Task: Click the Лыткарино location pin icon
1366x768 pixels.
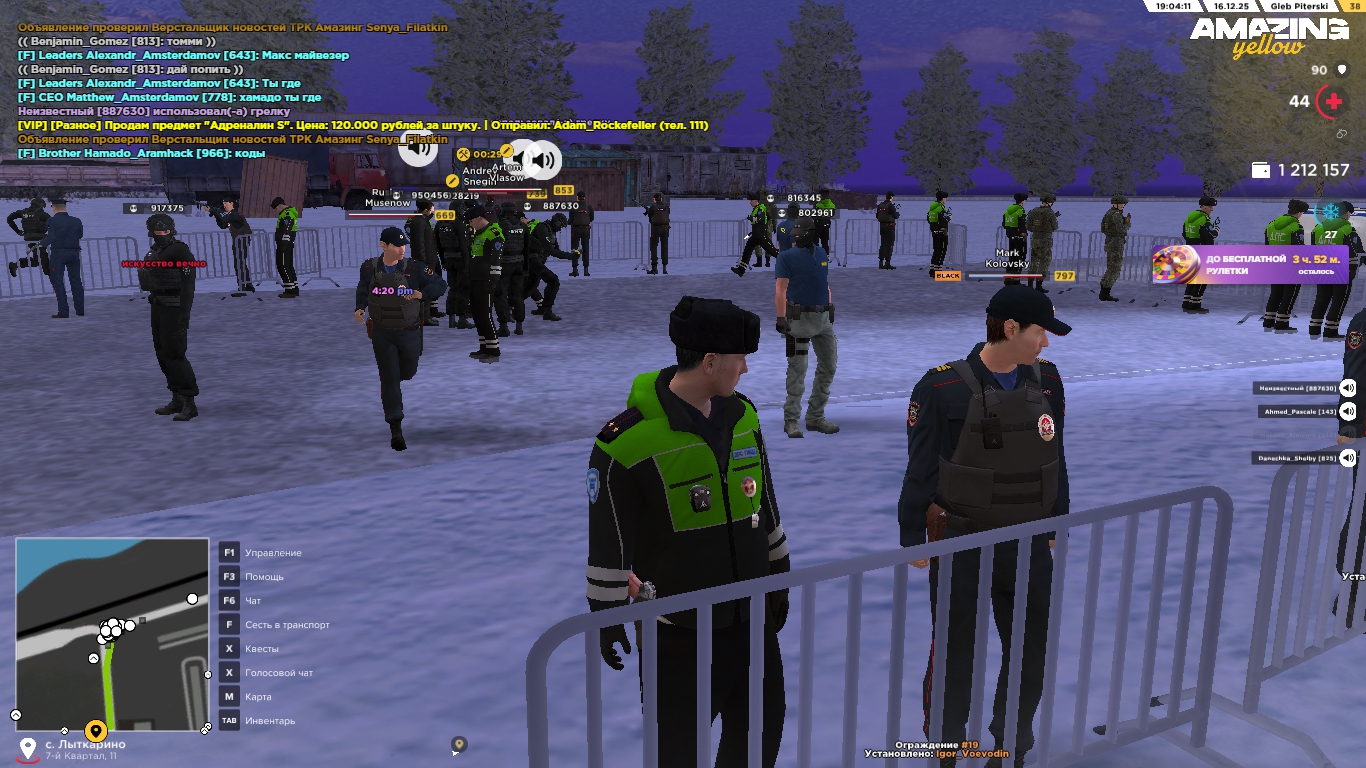Action: point(27,748)
